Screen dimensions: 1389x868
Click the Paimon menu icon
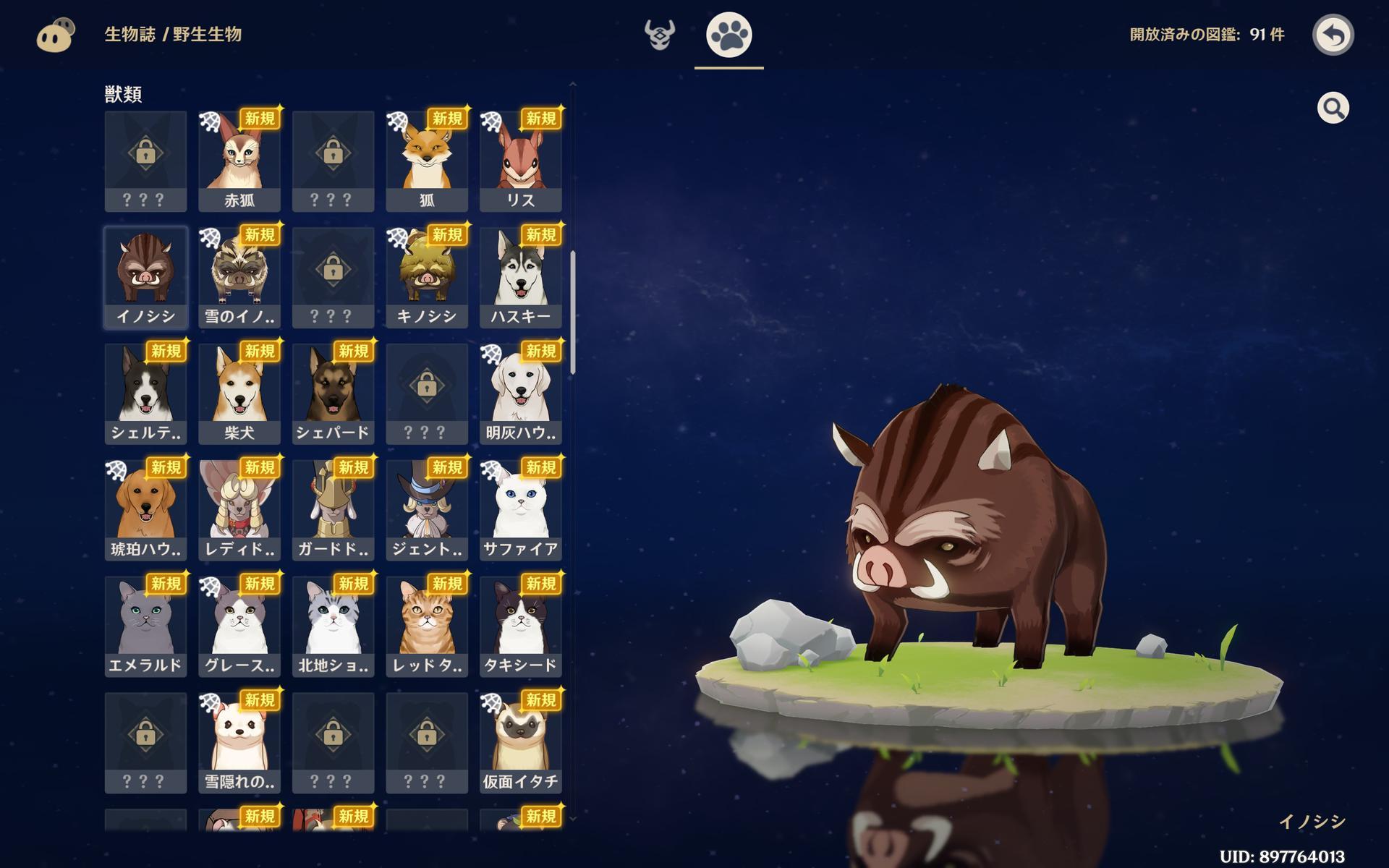tap(56, 35)
